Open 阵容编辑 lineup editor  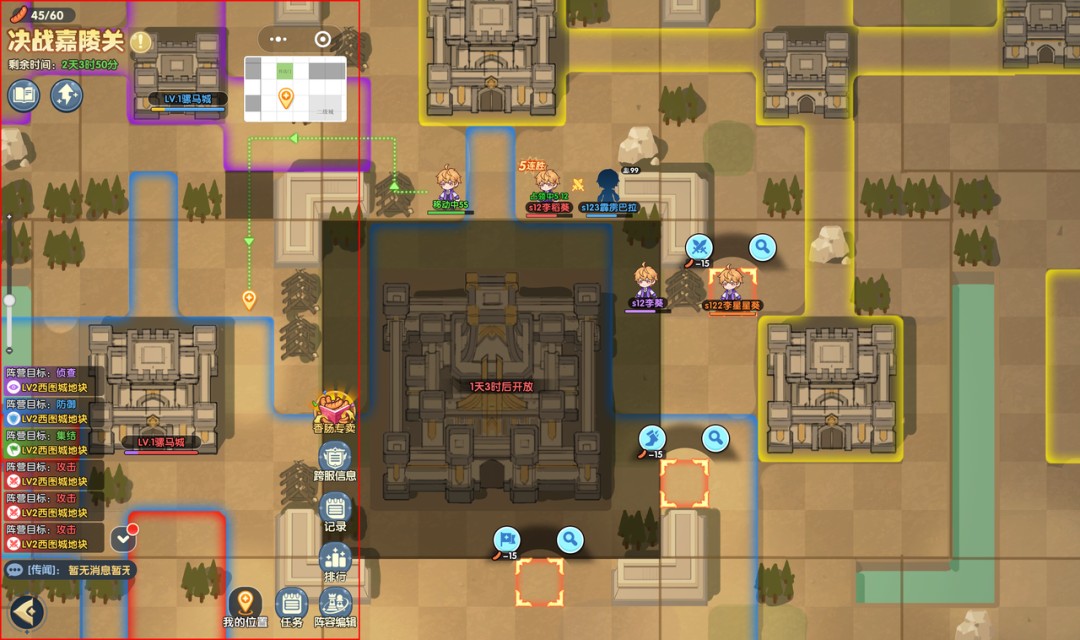(x=335, y=607)
